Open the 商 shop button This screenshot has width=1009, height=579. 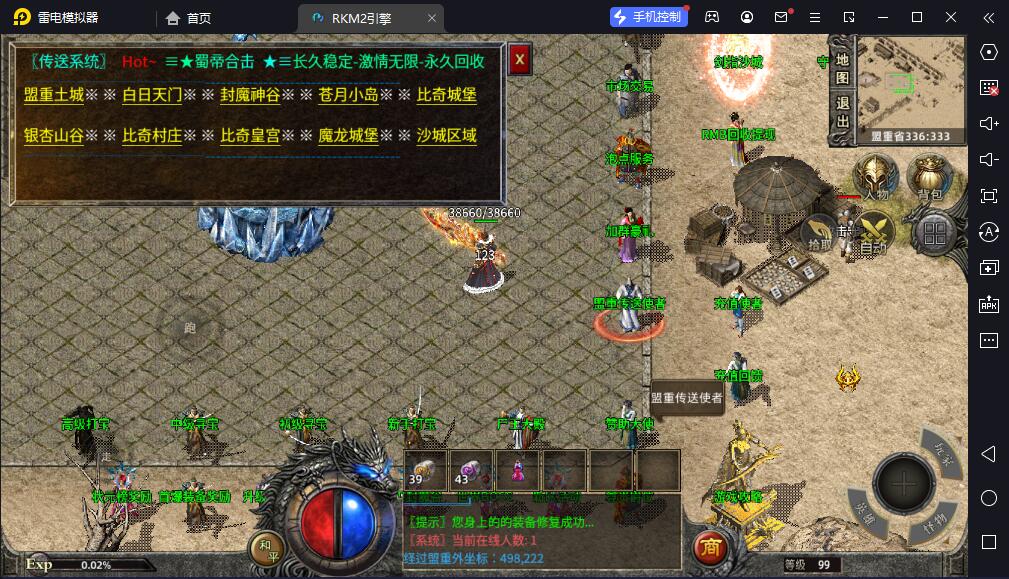711,548
